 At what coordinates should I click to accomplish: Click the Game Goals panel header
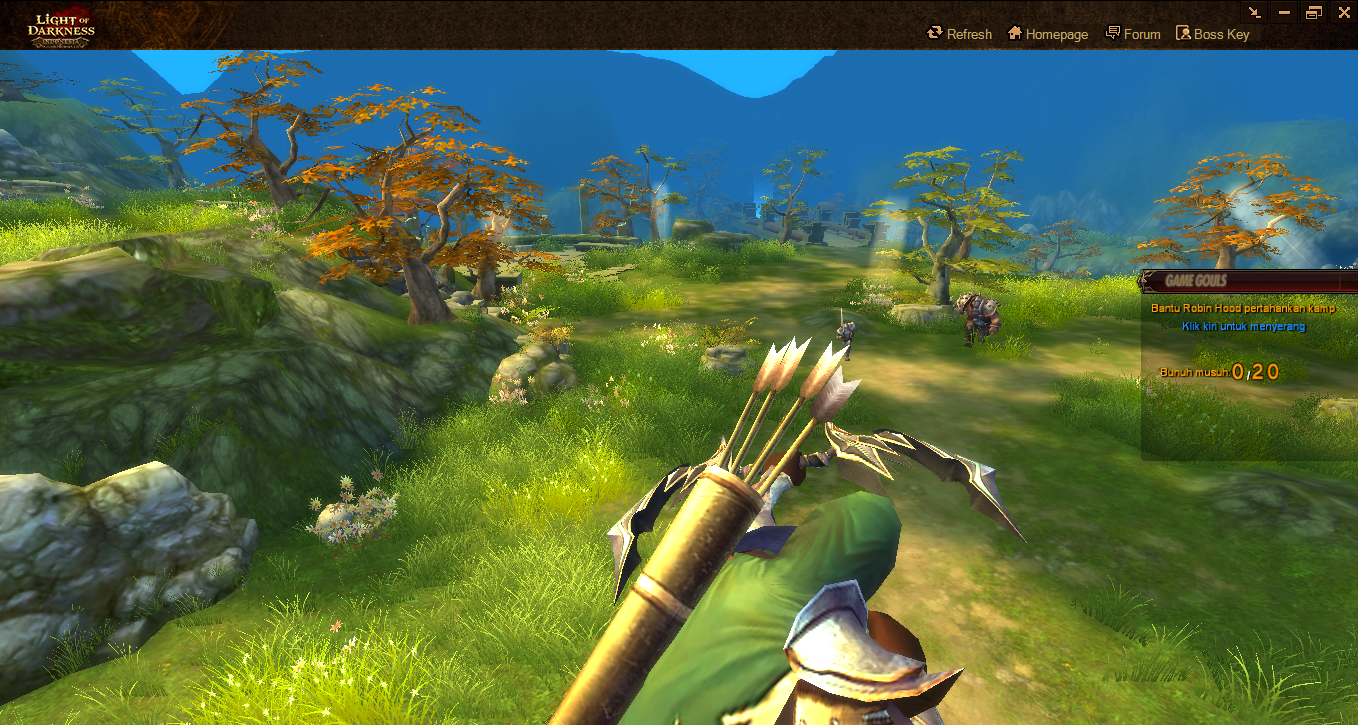(1196, 281)
